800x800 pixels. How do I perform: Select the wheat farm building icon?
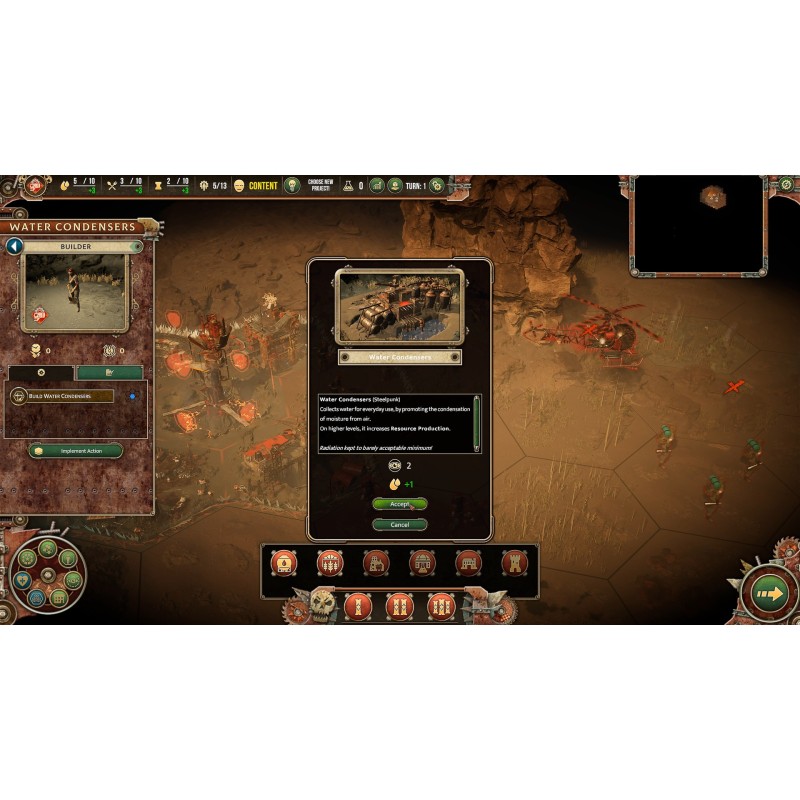click(330, 563)
